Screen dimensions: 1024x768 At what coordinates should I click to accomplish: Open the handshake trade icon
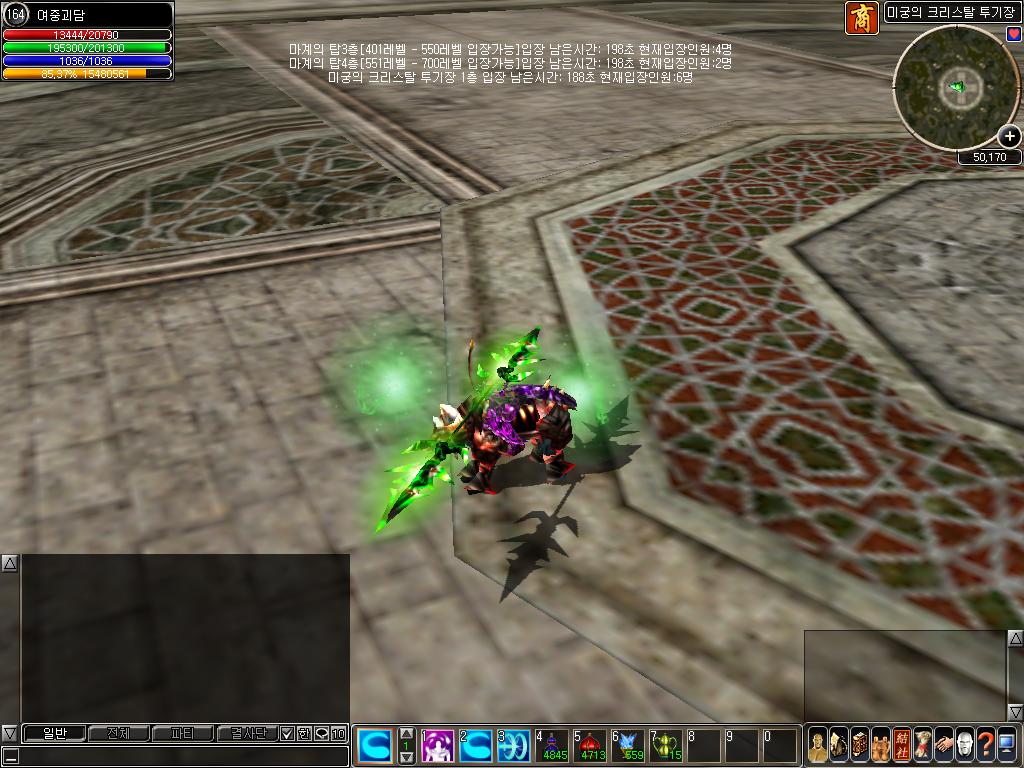point(943,745)
